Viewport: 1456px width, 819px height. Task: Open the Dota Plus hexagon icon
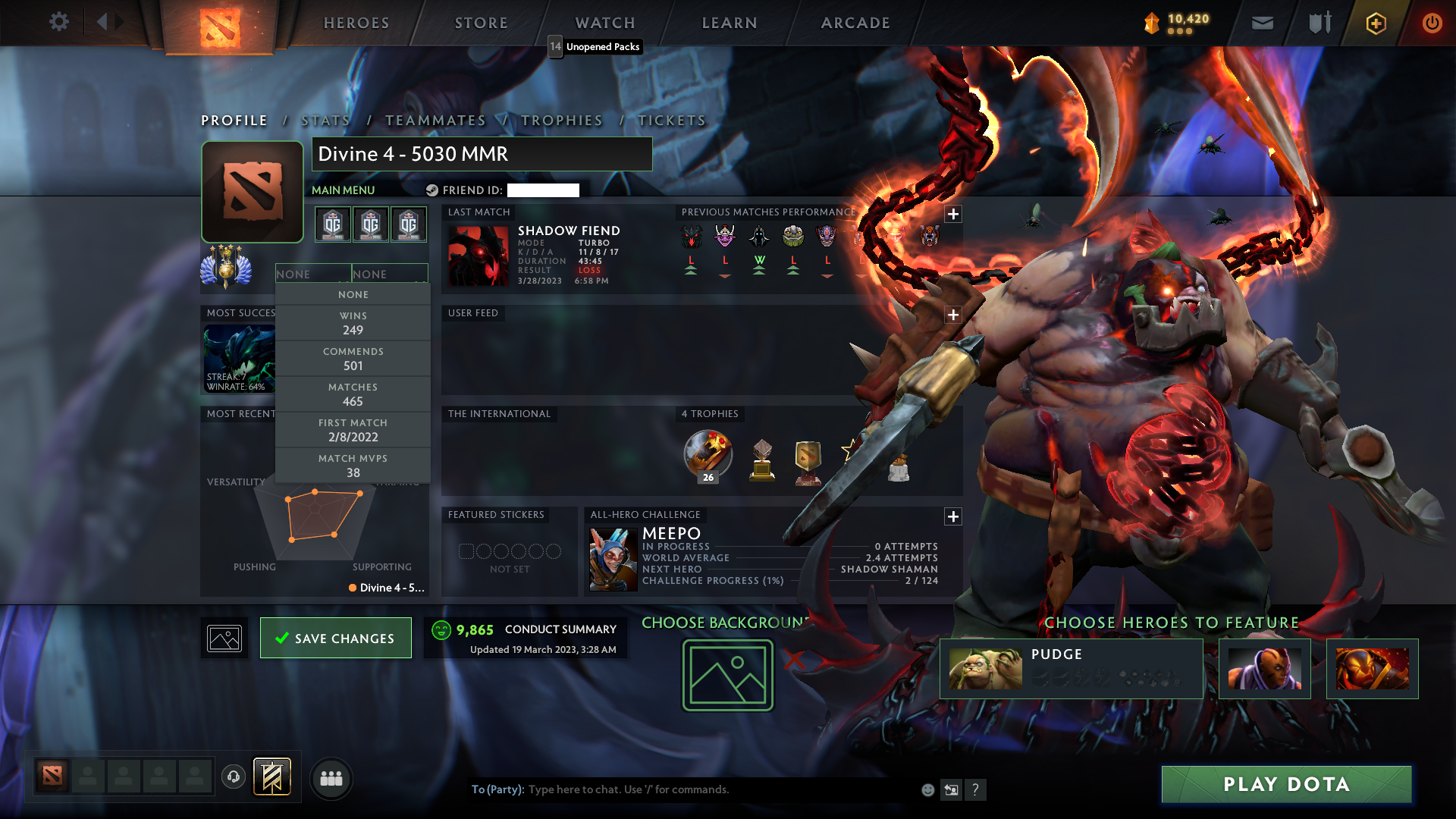pos(1375,23)
